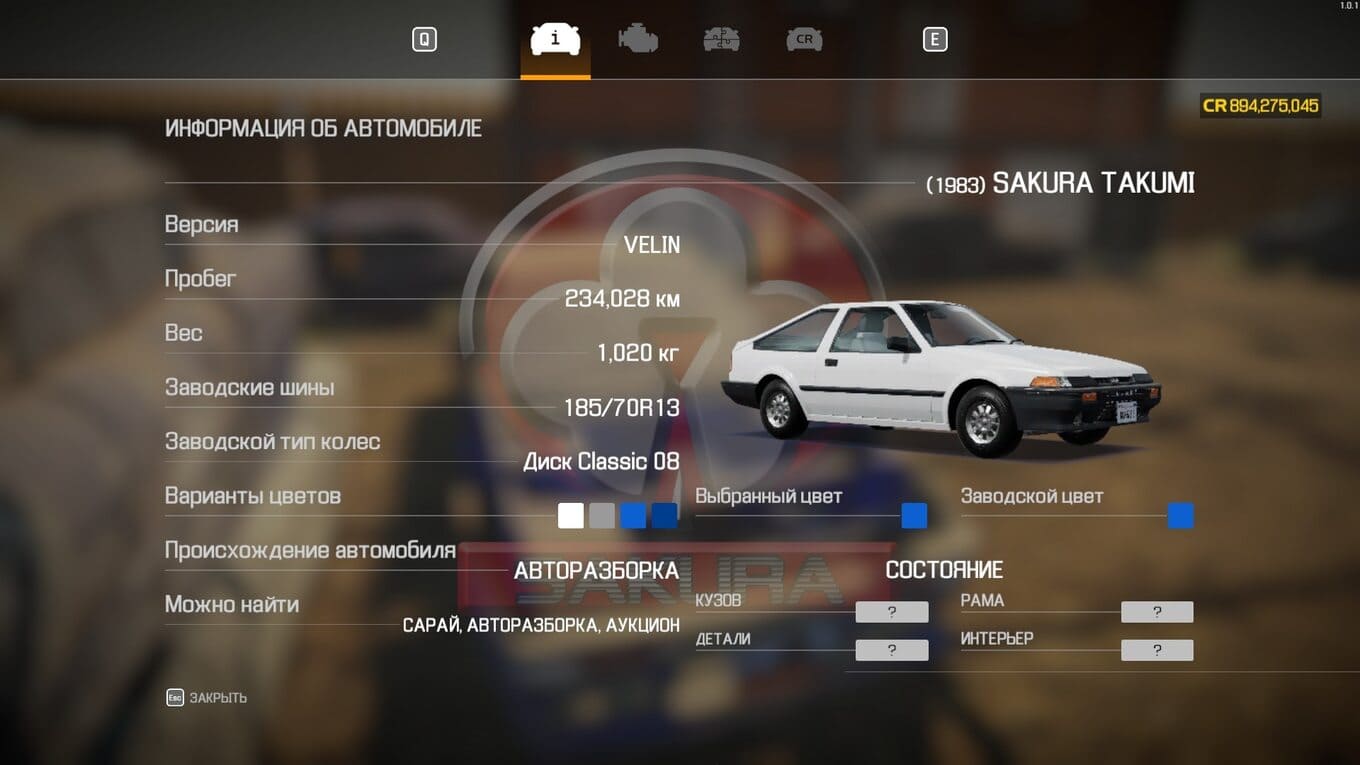This screenshot has height=765, width=1360.
Task: Open the CR car value tab
Action: 804,40
